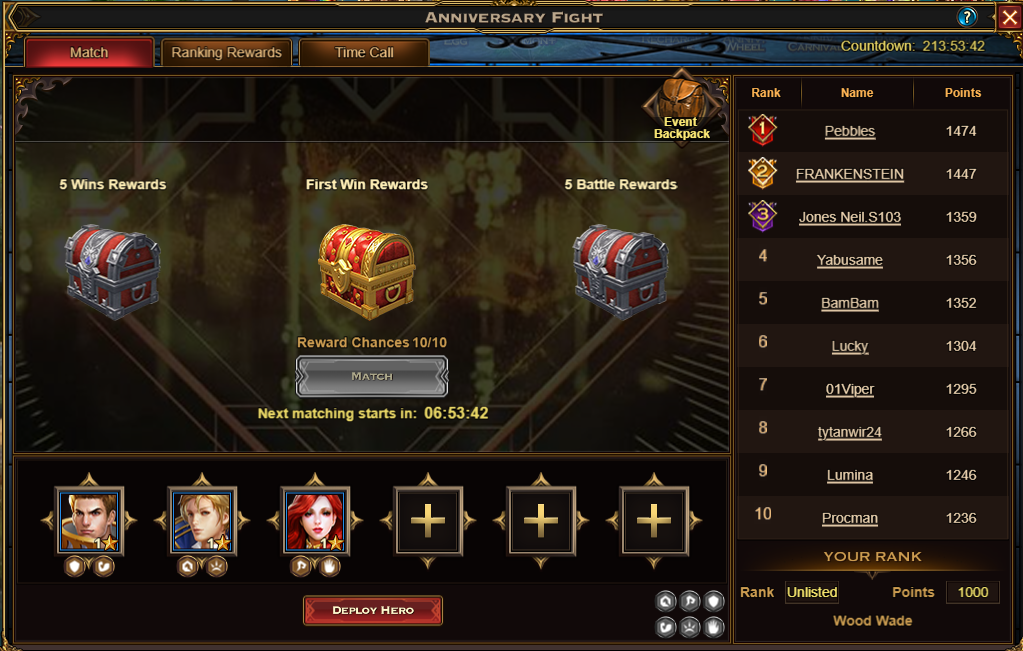Open the blue question mark help
This screenshot has width=1023, height=651.
click(967, 17)
